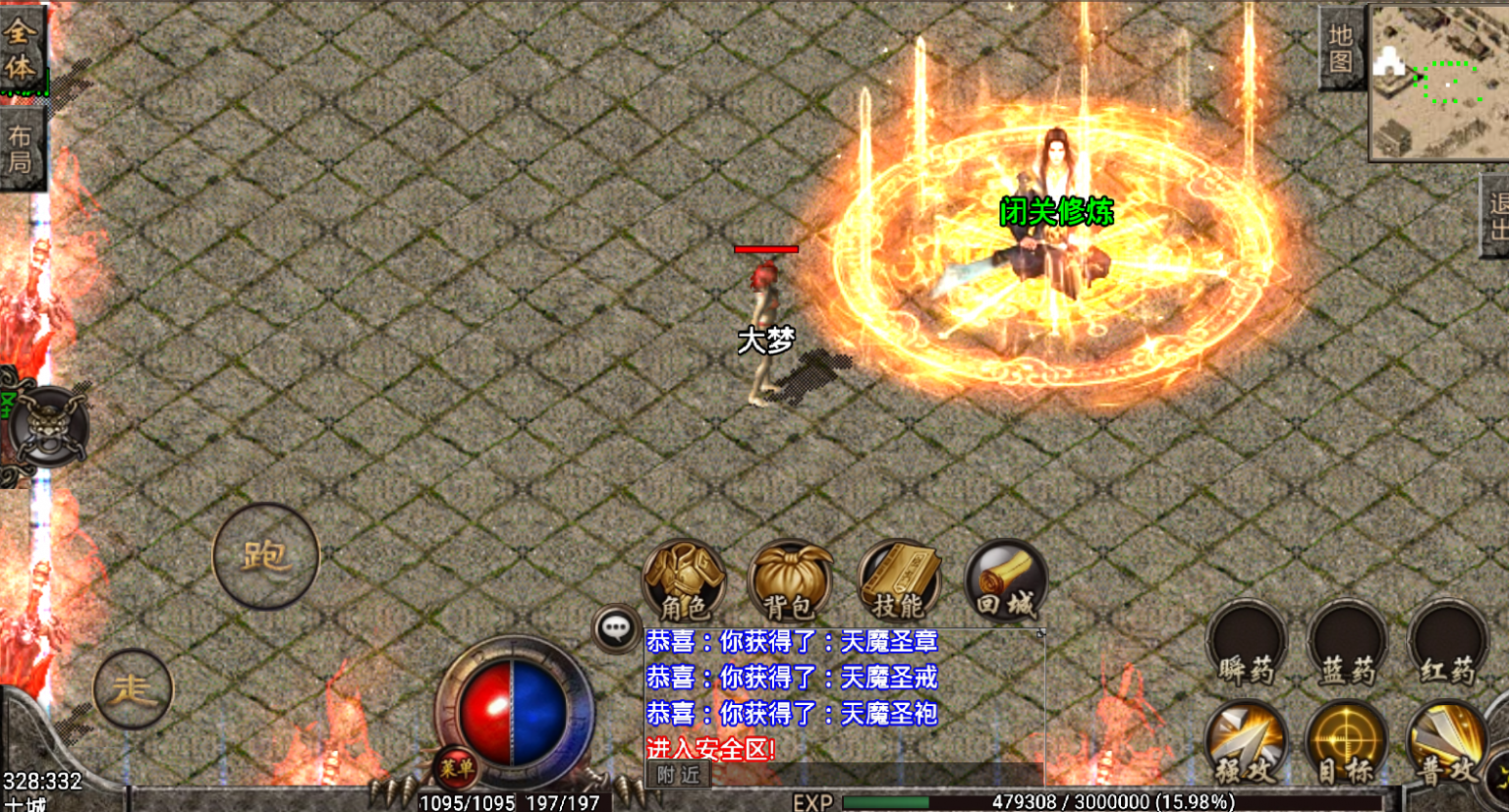The height and width of the screenshot is (812, 1509).
Task: Open the 背包 backpack
Action: 792,579
